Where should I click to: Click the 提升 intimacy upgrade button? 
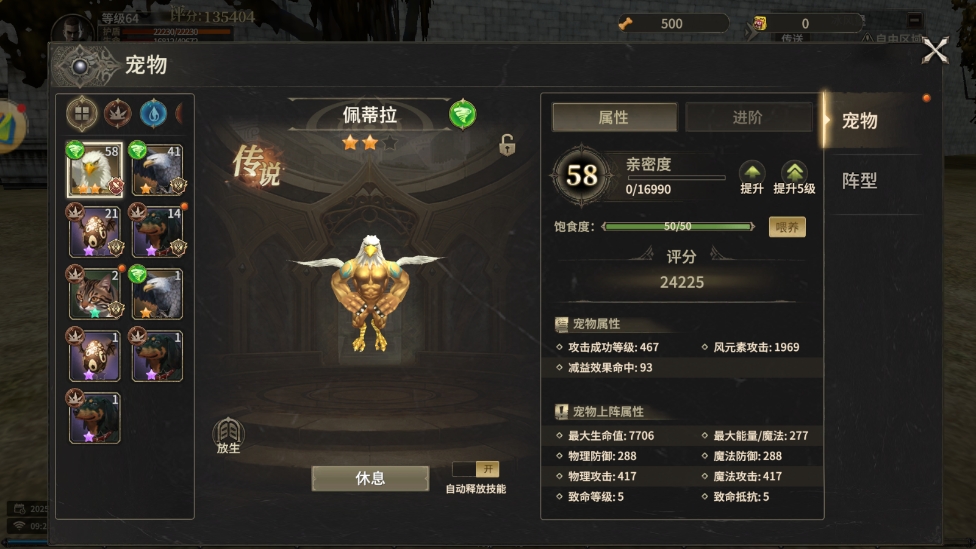[751, 176]
